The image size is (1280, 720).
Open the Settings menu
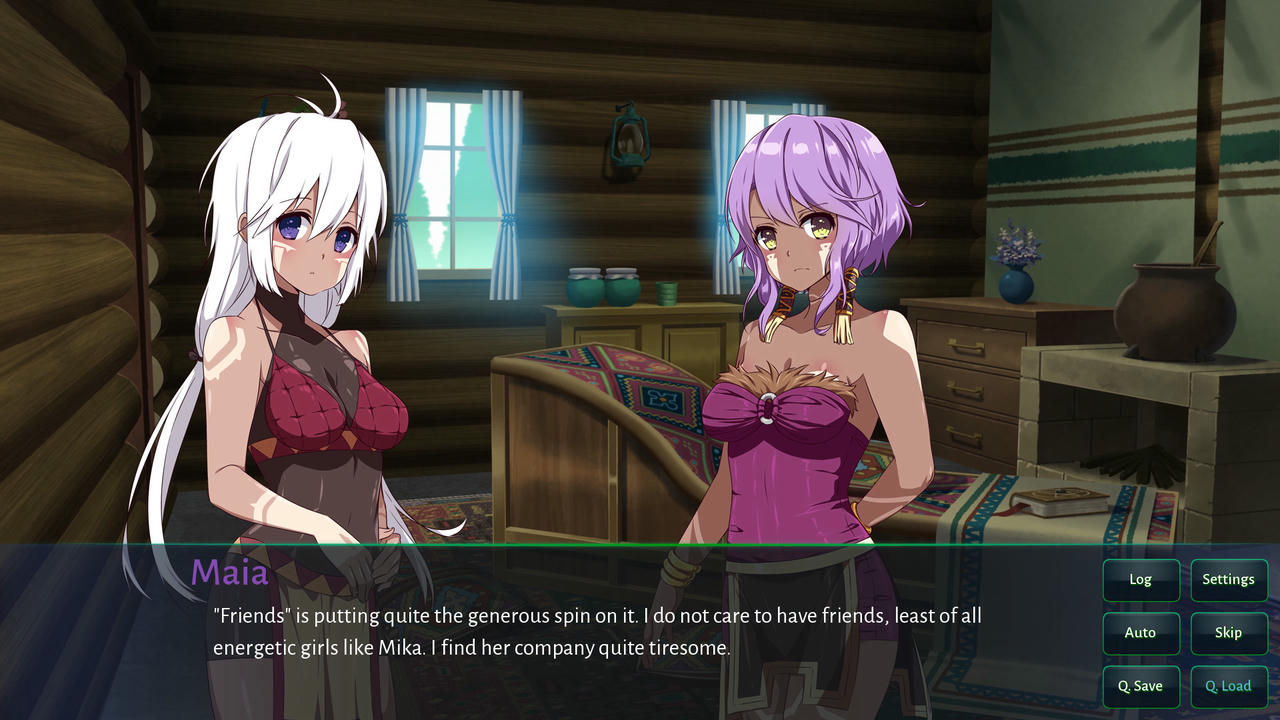tap(1228, 580)
